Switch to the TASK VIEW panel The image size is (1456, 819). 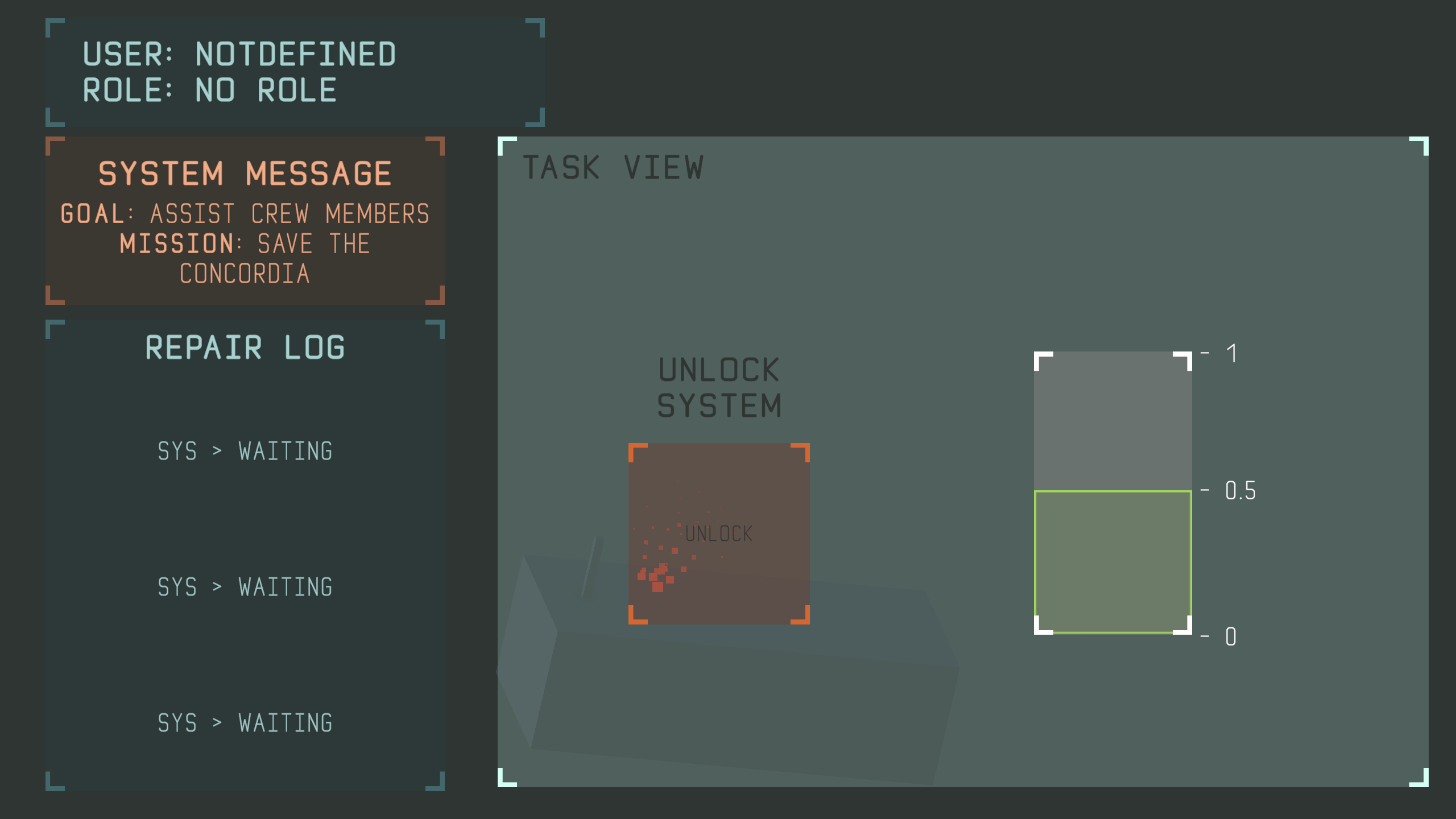click(614, 167)
